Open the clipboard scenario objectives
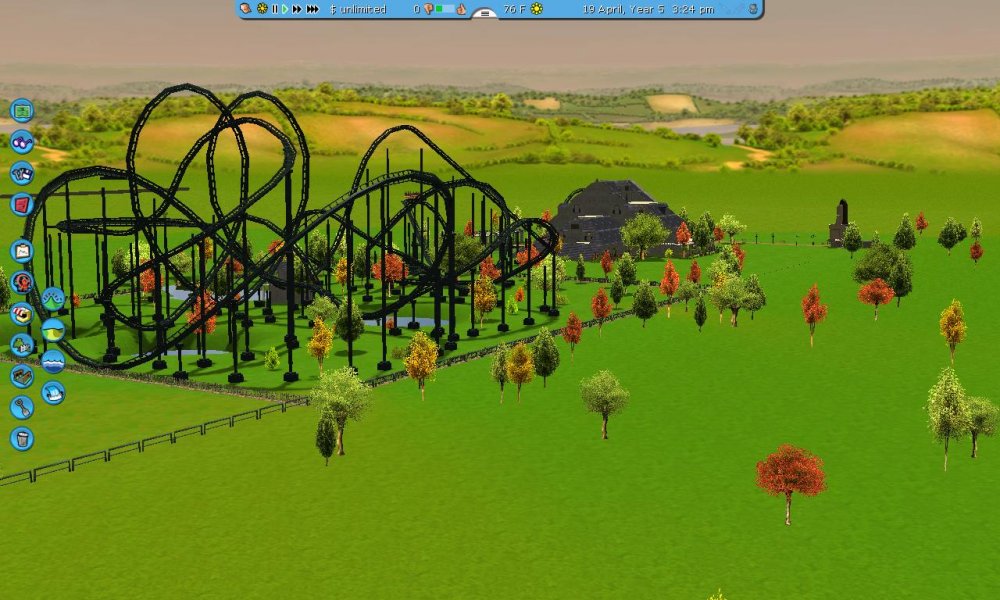The width and height of the screenshot is (1000, 600). [22, 250]
